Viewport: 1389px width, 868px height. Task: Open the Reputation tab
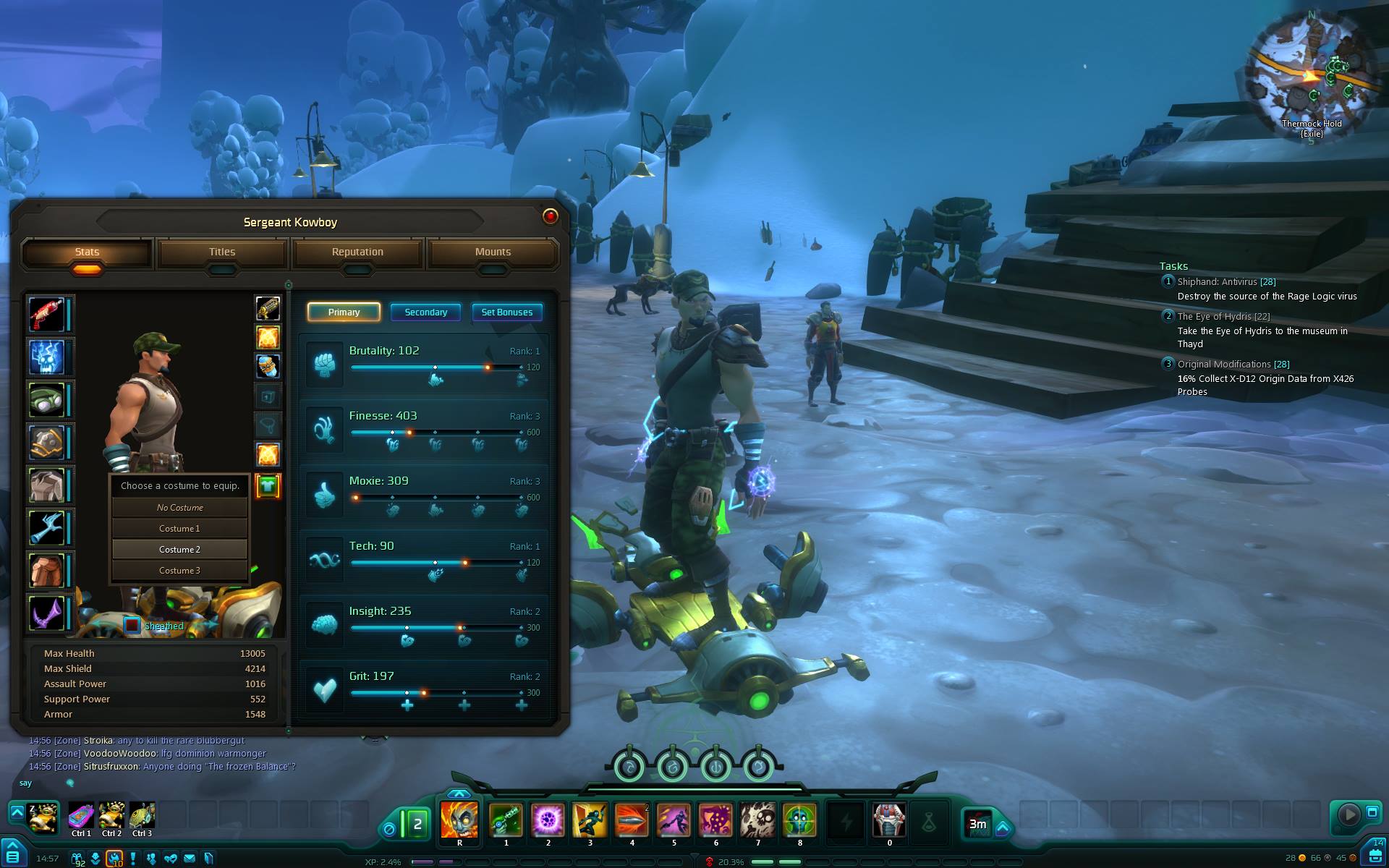357,252
